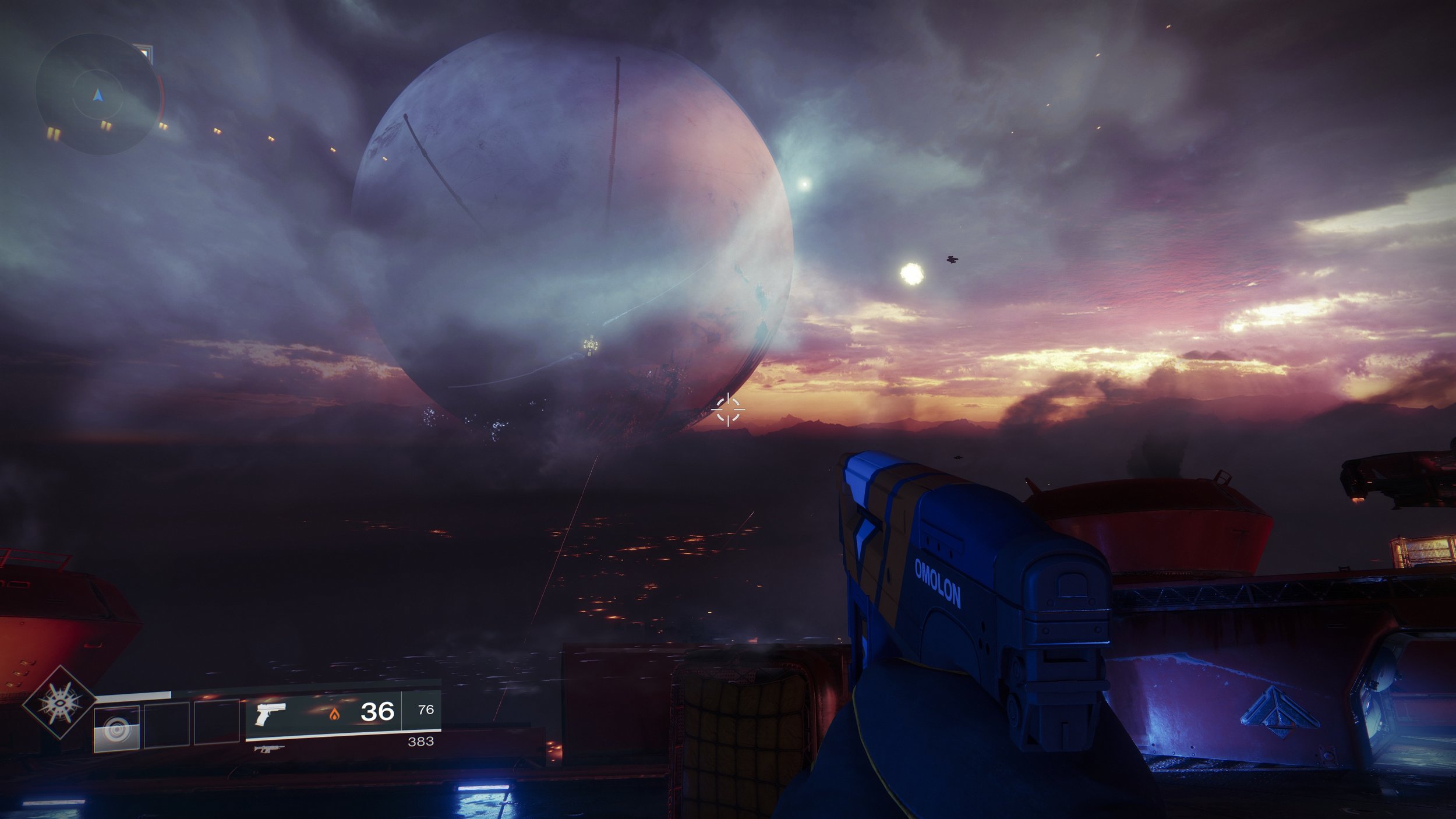Image resolution: width=1456 pixels, height=819 pixels.
Task: Select the concentric-rings grenade ability slot
Action: coord(116,728)
